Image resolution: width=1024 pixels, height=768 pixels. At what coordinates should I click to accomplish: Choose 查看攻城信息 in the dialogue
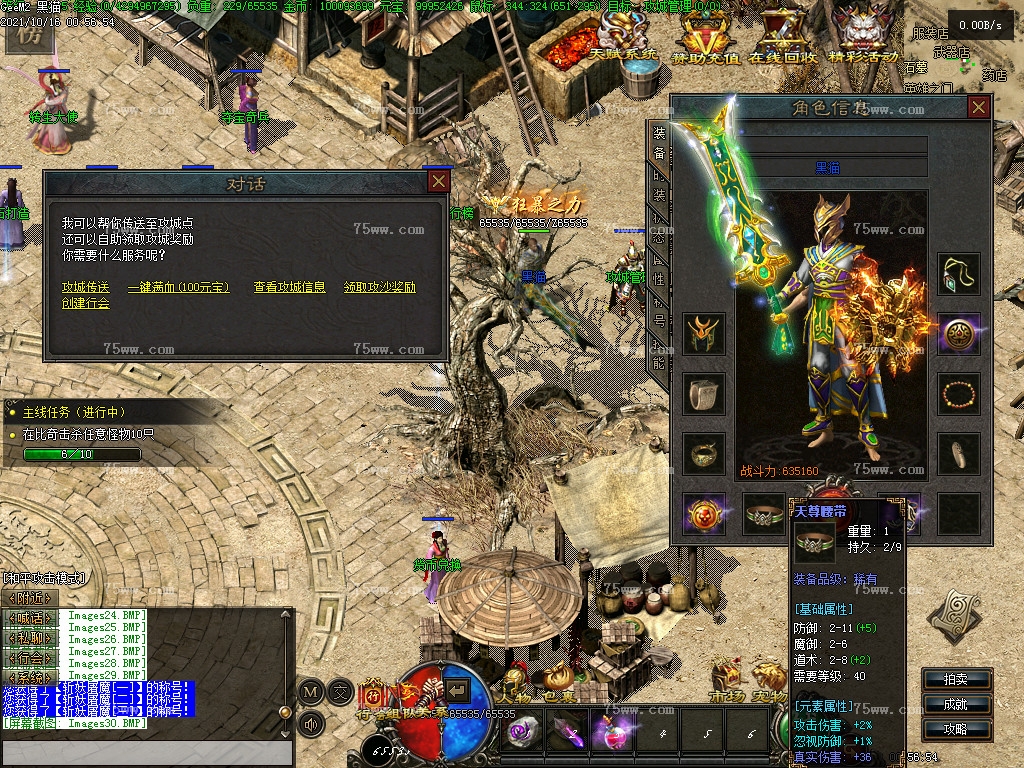pos(289,287)
